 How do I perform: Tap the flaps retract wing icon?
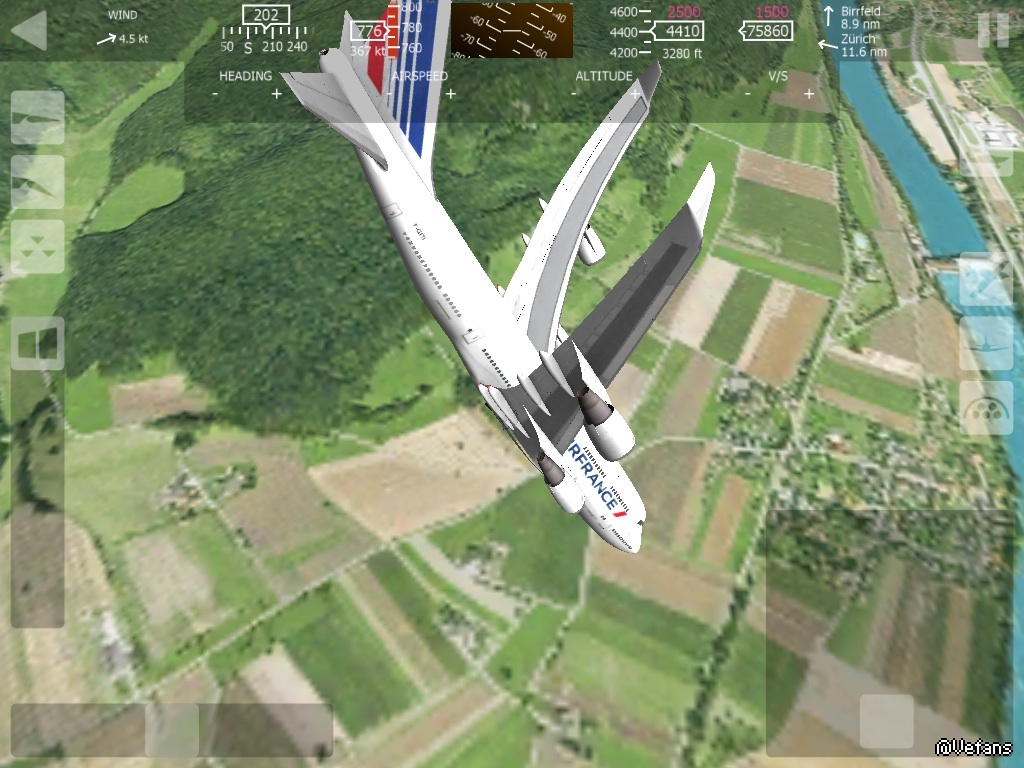[38, 118]
